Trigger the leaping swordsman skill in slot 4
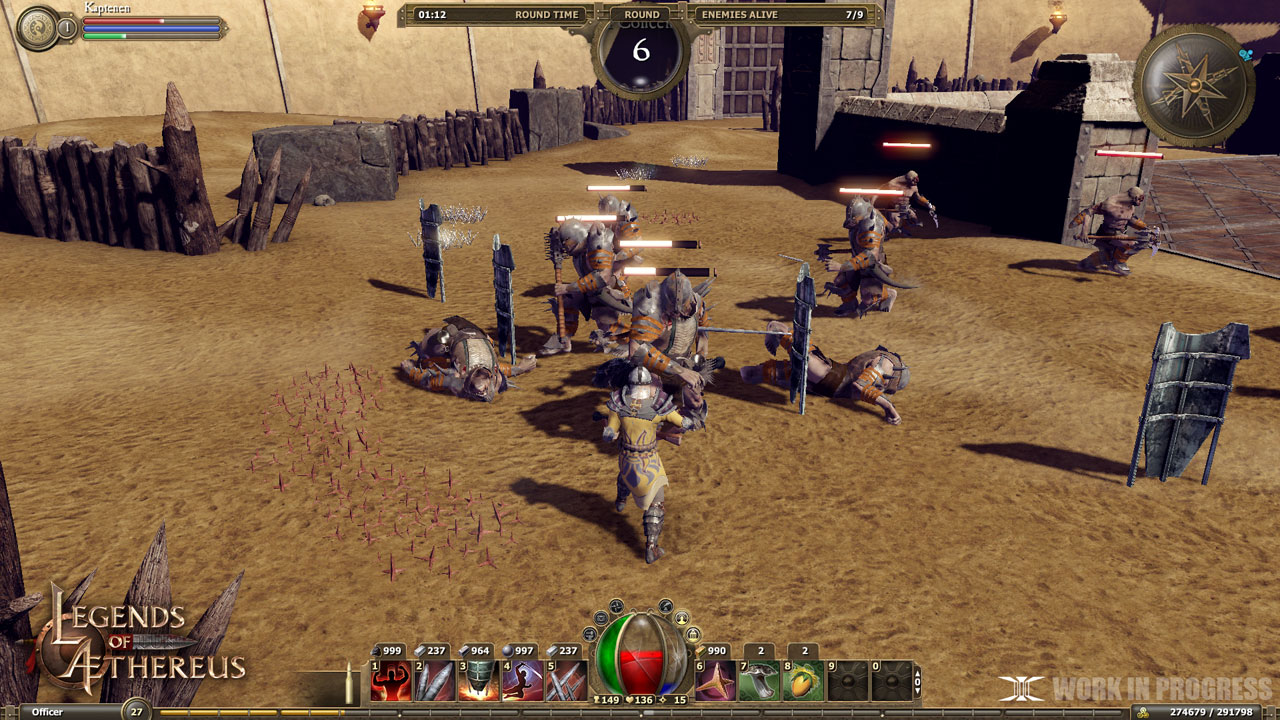The image size is (1280, 720). pos(522,681)
